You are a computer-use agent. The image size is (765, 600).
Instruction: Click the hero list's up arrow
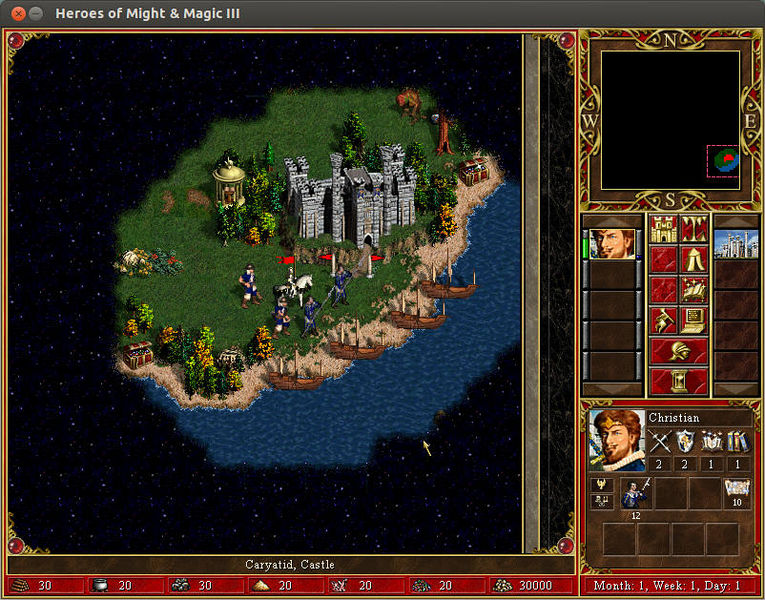611,220
